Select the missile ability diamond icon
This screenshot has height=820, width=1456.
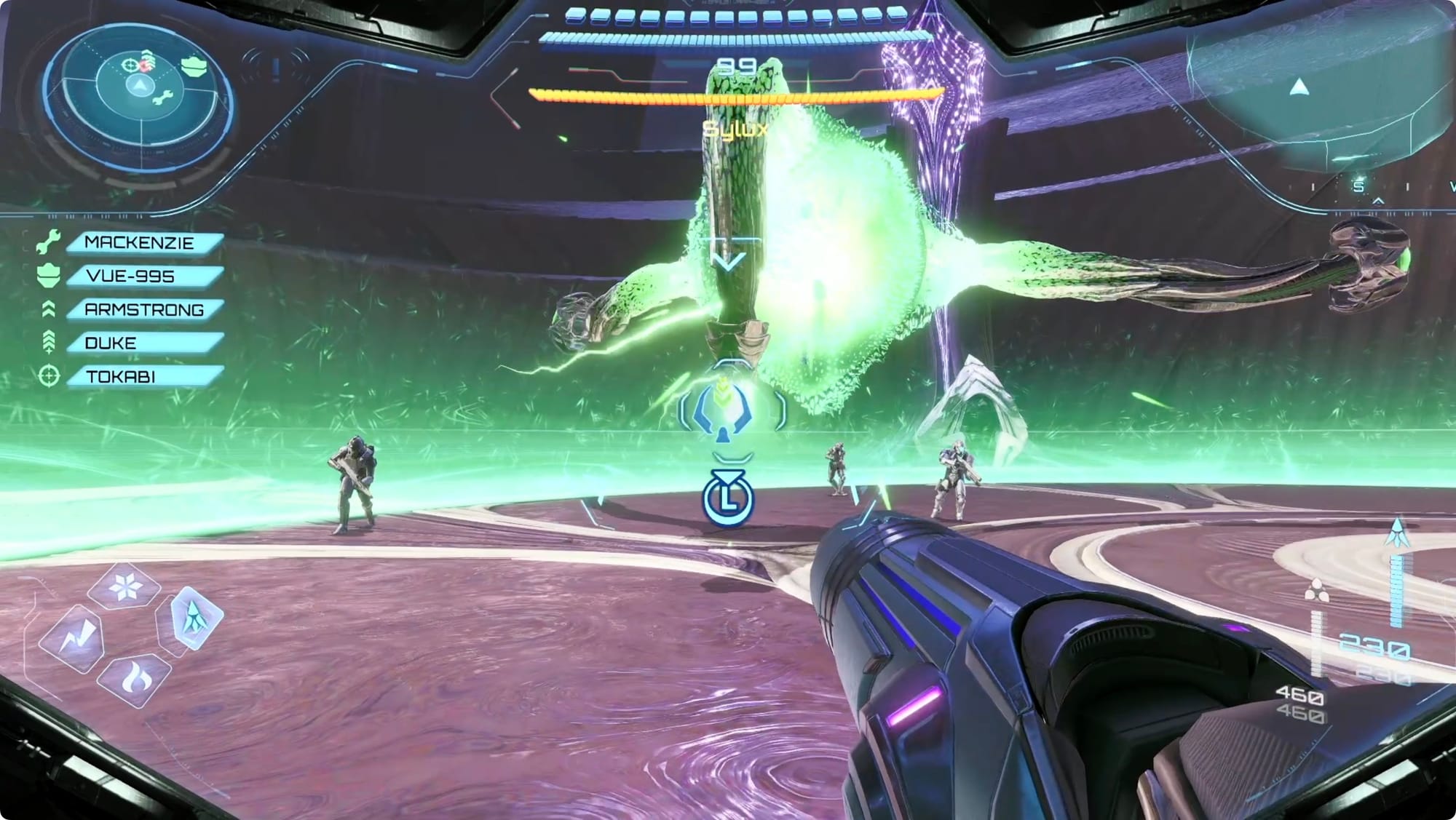point(192,618)
